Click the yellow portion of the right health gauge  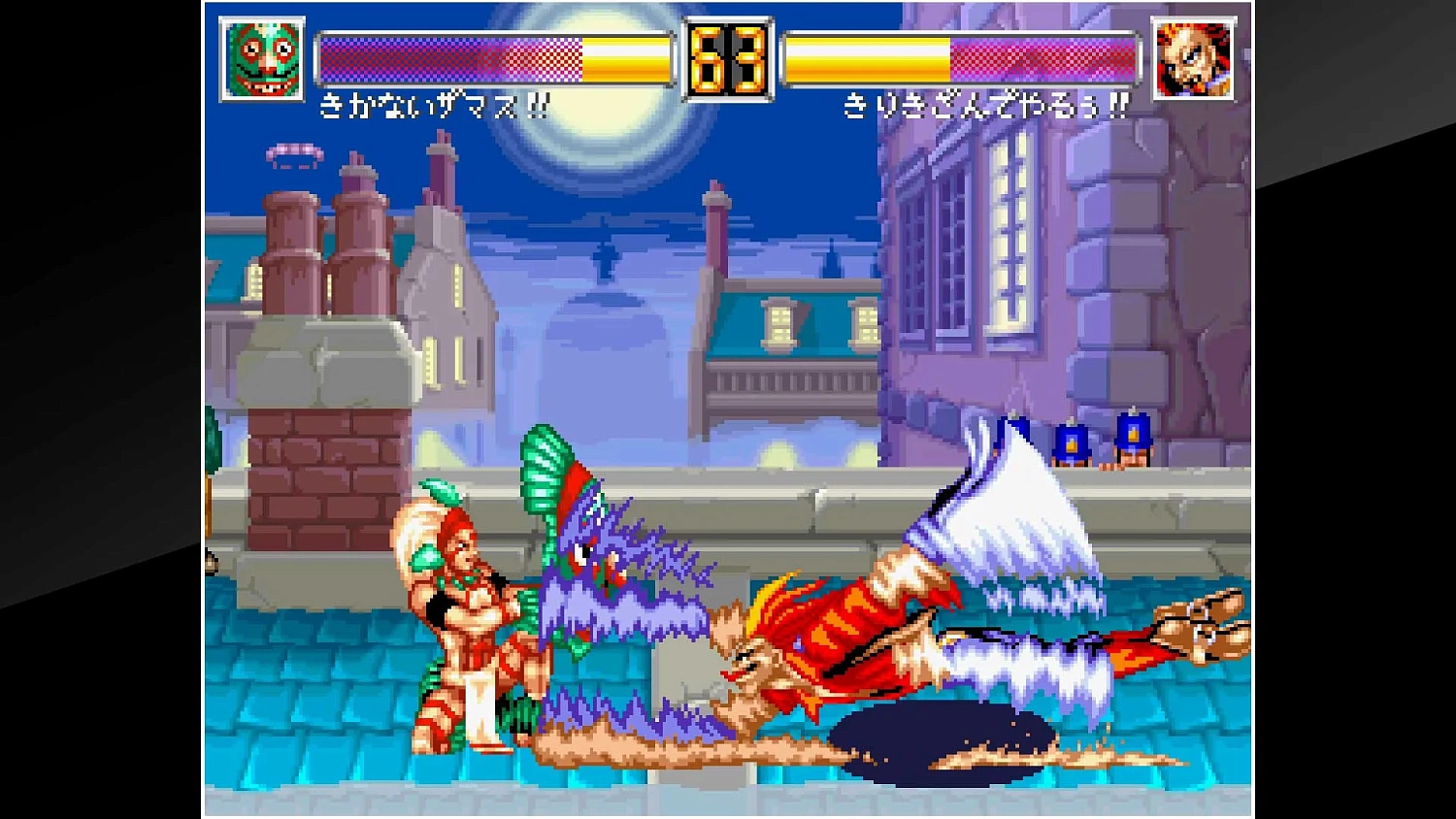864,56
